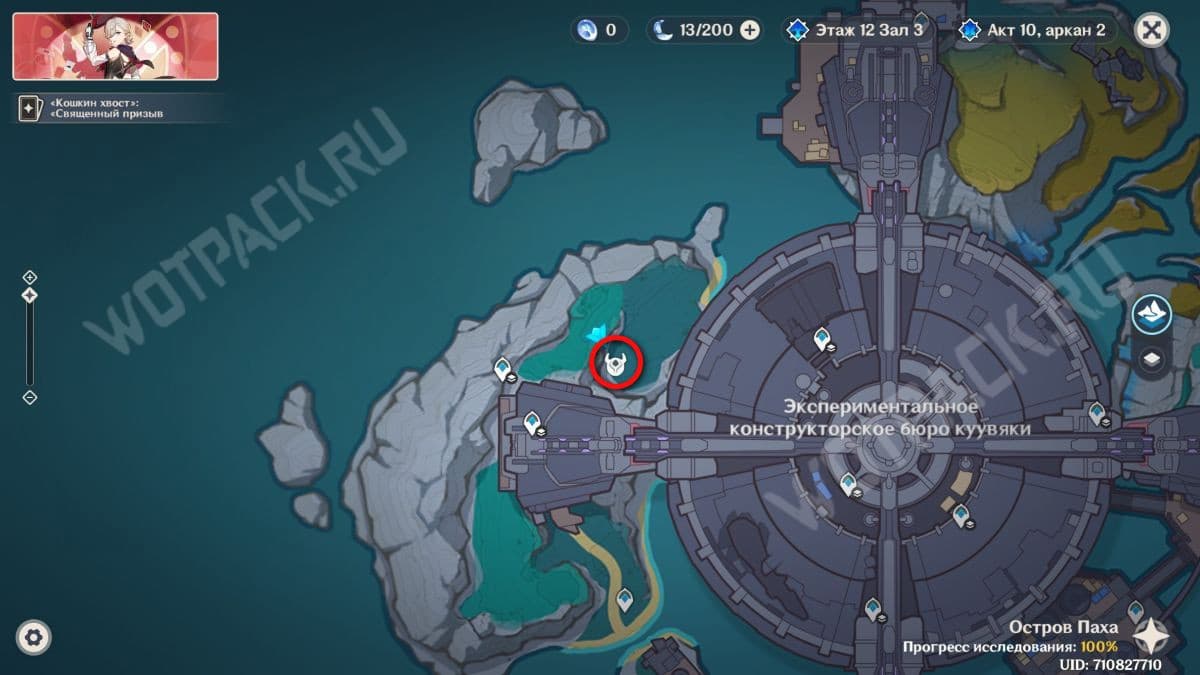Image resolution: width=1200 pixels, height=675 pixels.
Task: Open the Этаж 12 Зал 3 abyss tracker
Action: [x=859, y=30]
